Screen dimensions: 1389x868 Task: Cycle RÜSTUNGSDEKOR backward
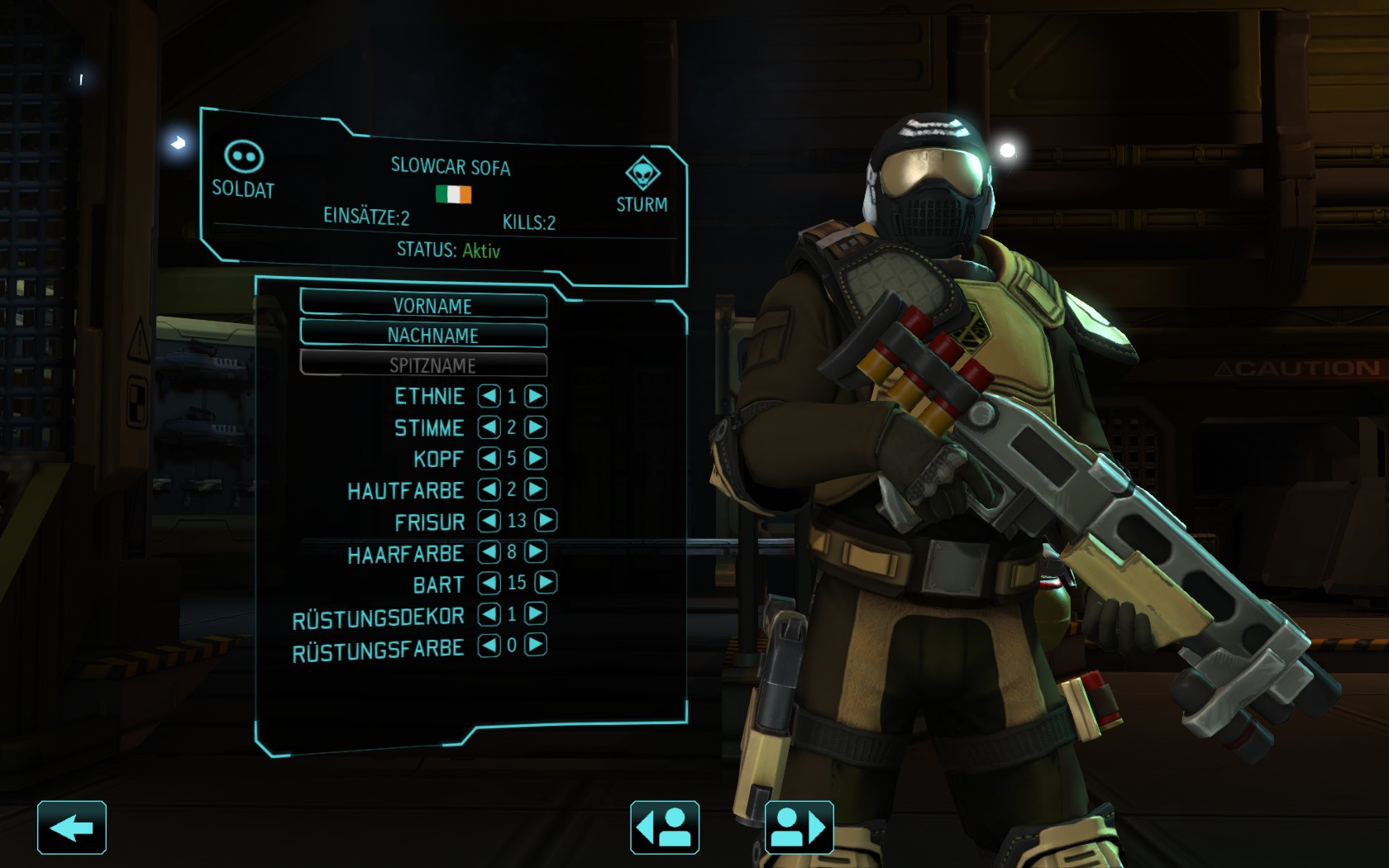click(489, 613)
